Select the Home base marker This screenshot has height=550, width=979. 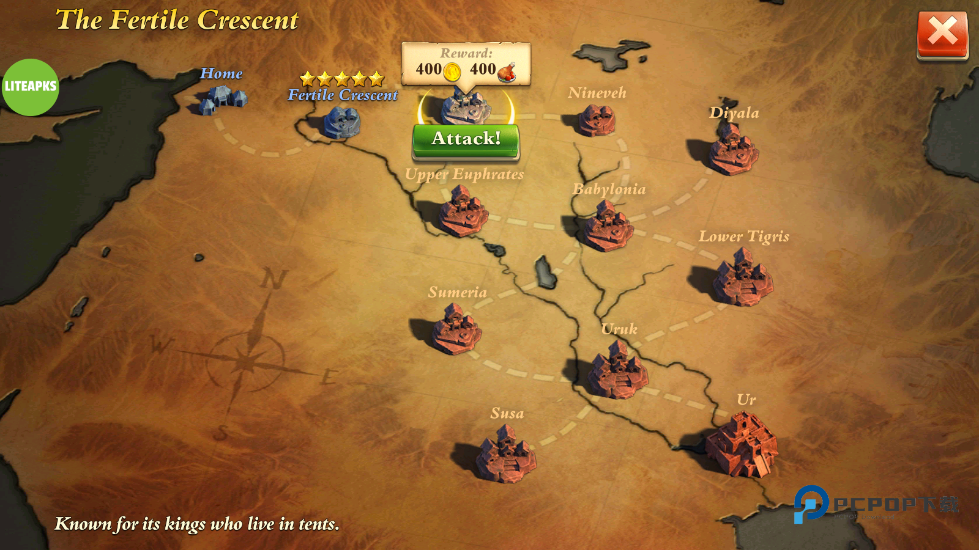tap(219, 99)
